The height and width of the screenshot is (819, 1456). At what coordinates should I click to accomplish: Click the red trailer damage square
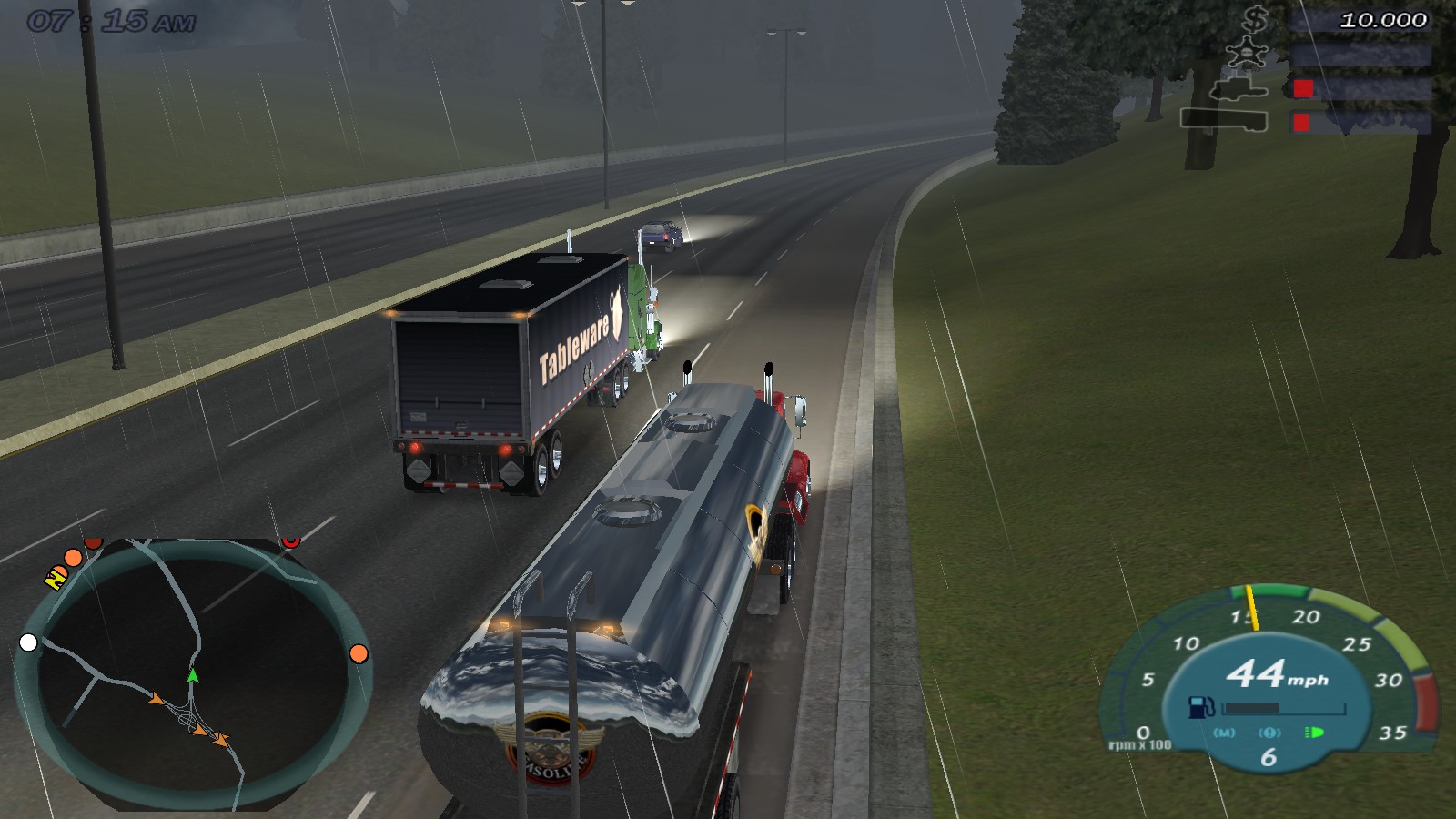point(1301,122)
